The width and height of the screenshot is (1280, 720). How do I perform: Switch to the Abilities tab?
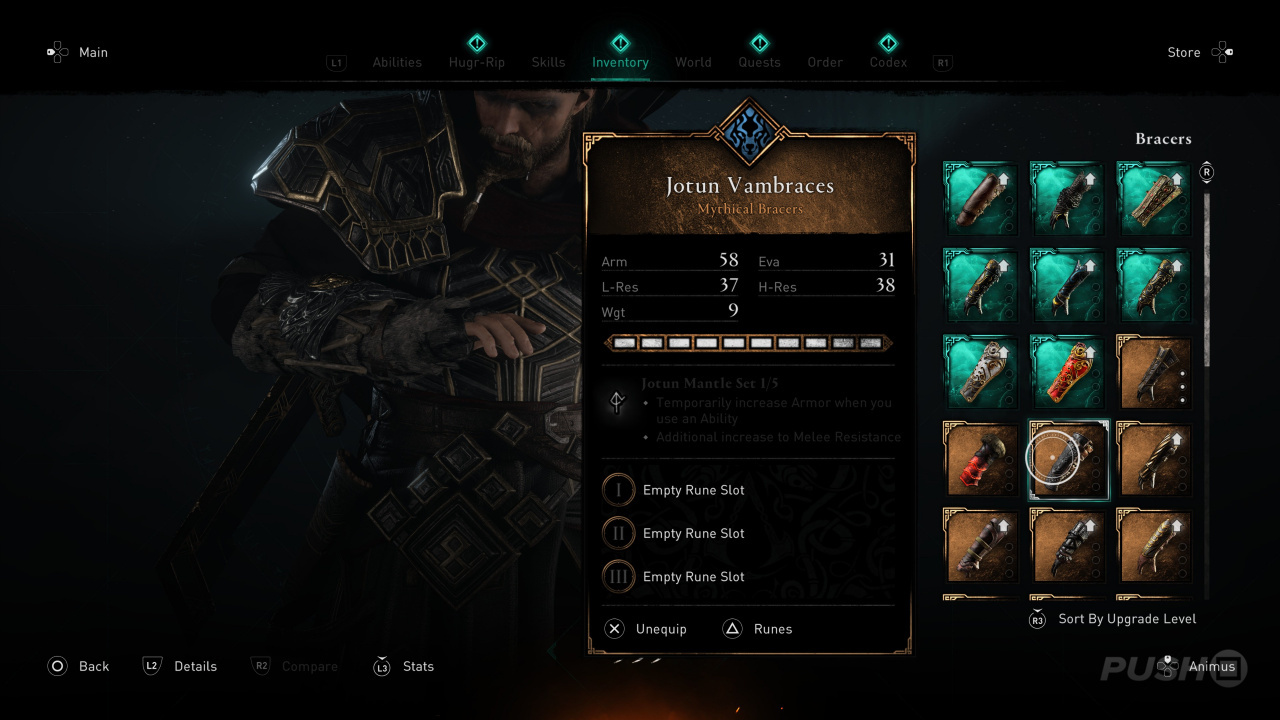pos(397,62)
